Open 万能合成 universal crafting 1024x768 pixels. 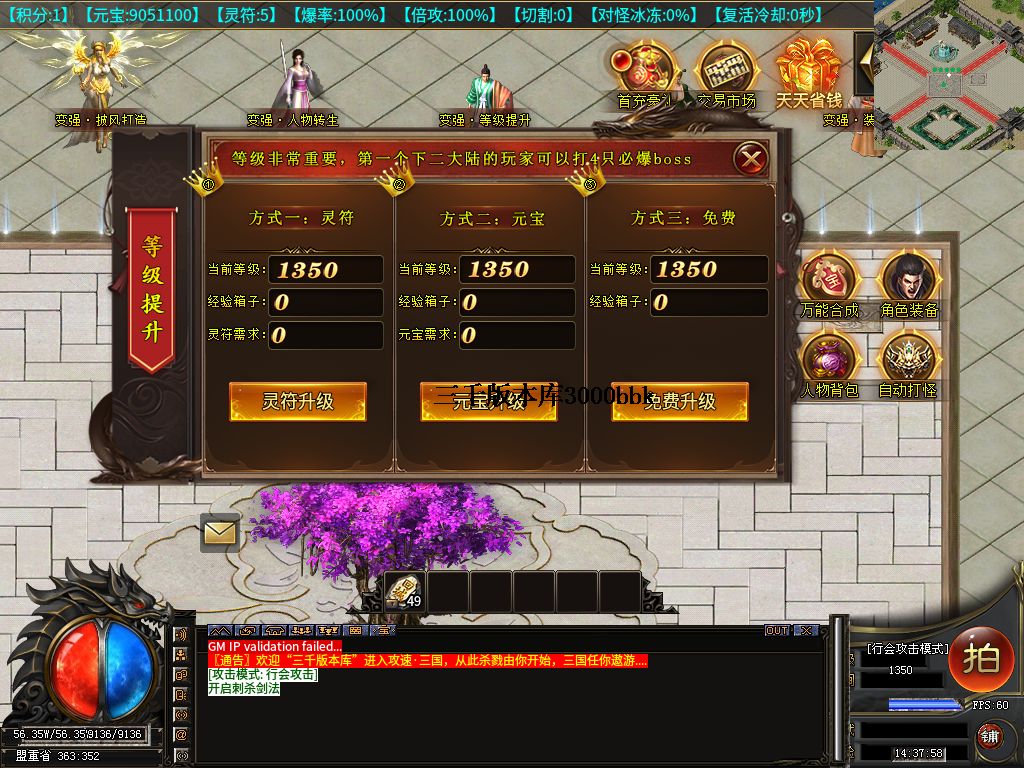[x=830, y=283]
